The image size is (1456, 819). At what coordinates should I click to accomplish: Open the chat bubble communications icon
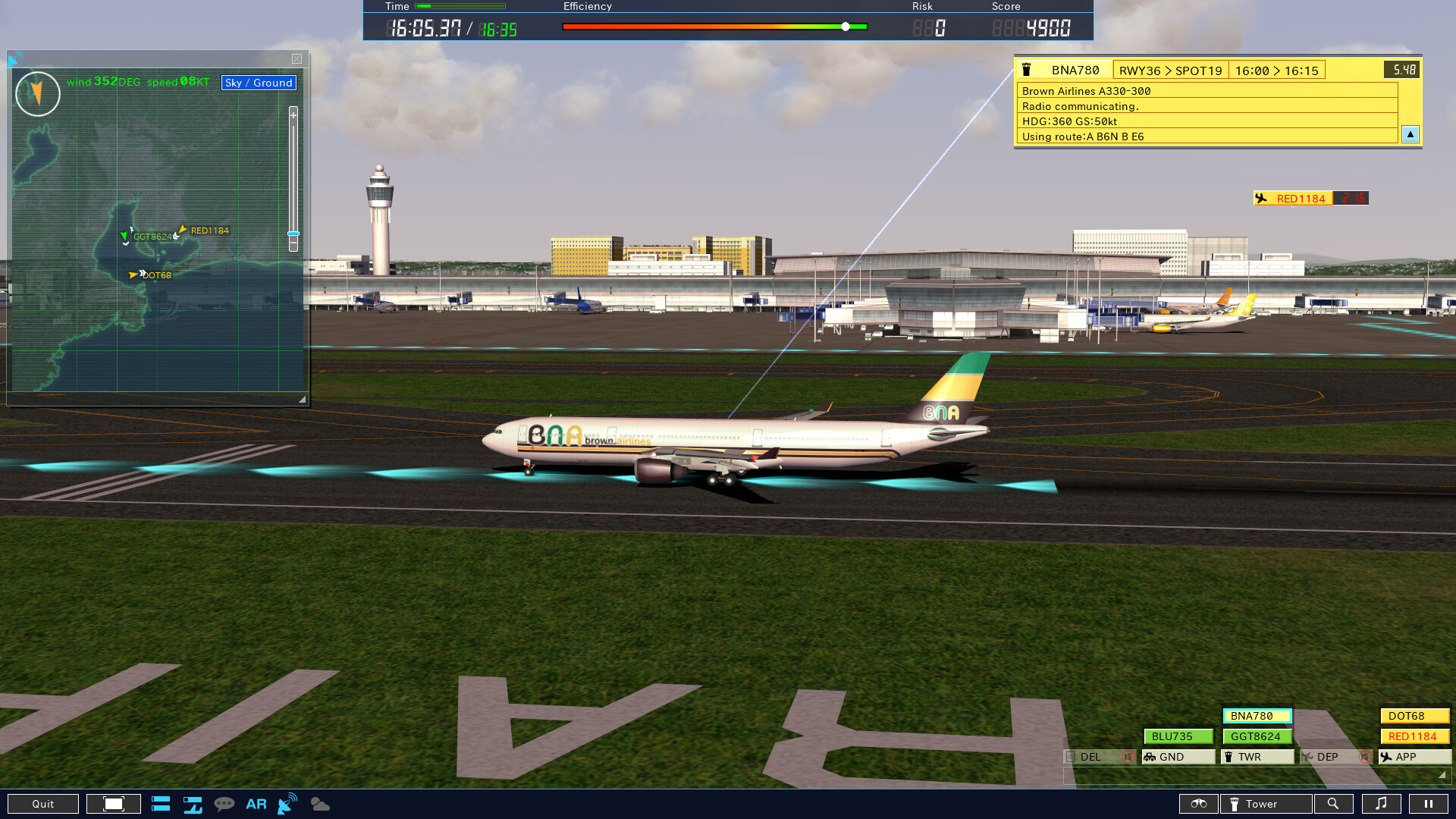click(x=225, y=804)
